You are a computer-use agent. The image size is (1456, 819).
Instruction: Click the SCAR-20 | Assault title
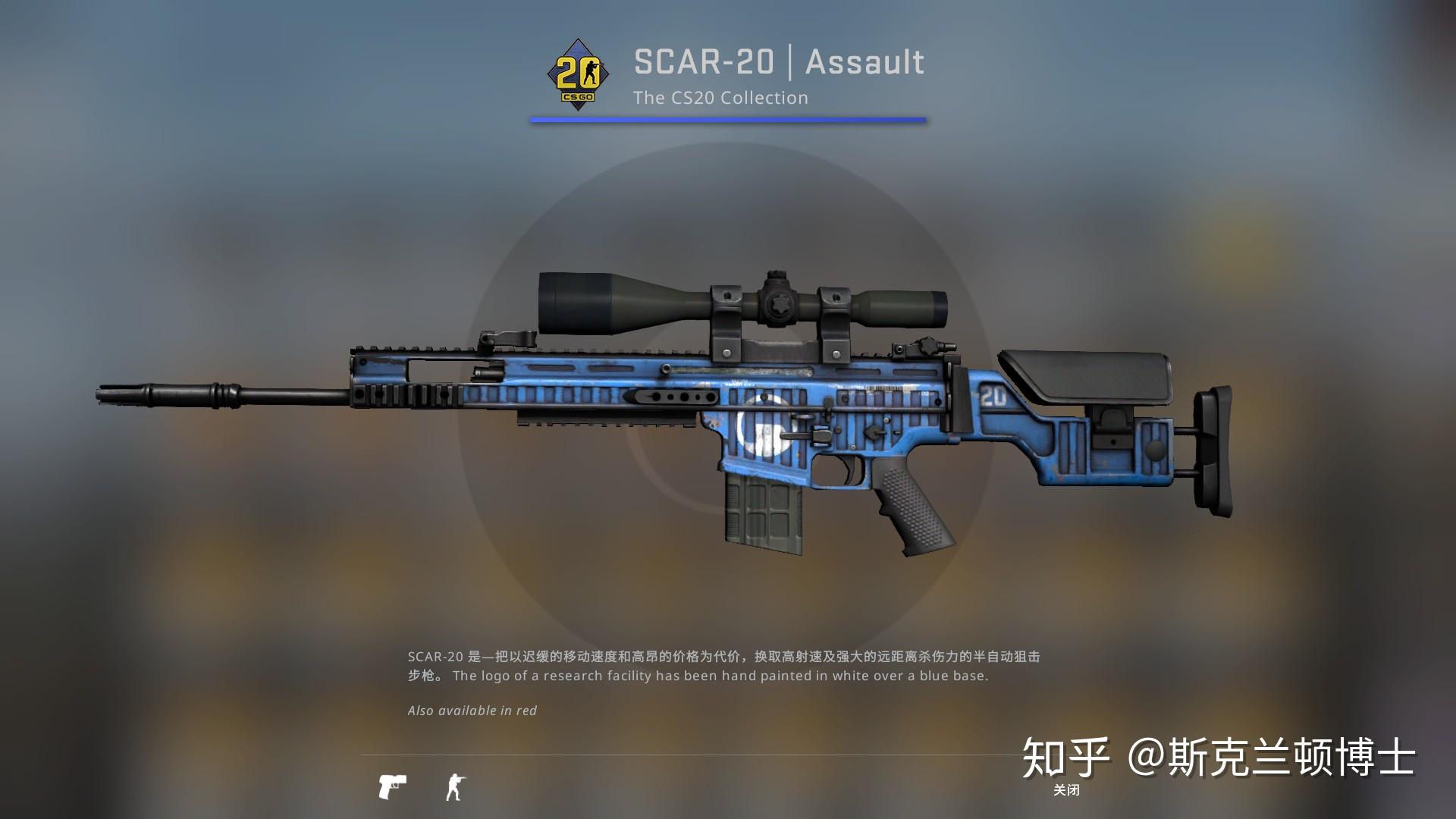coord(777,62)
